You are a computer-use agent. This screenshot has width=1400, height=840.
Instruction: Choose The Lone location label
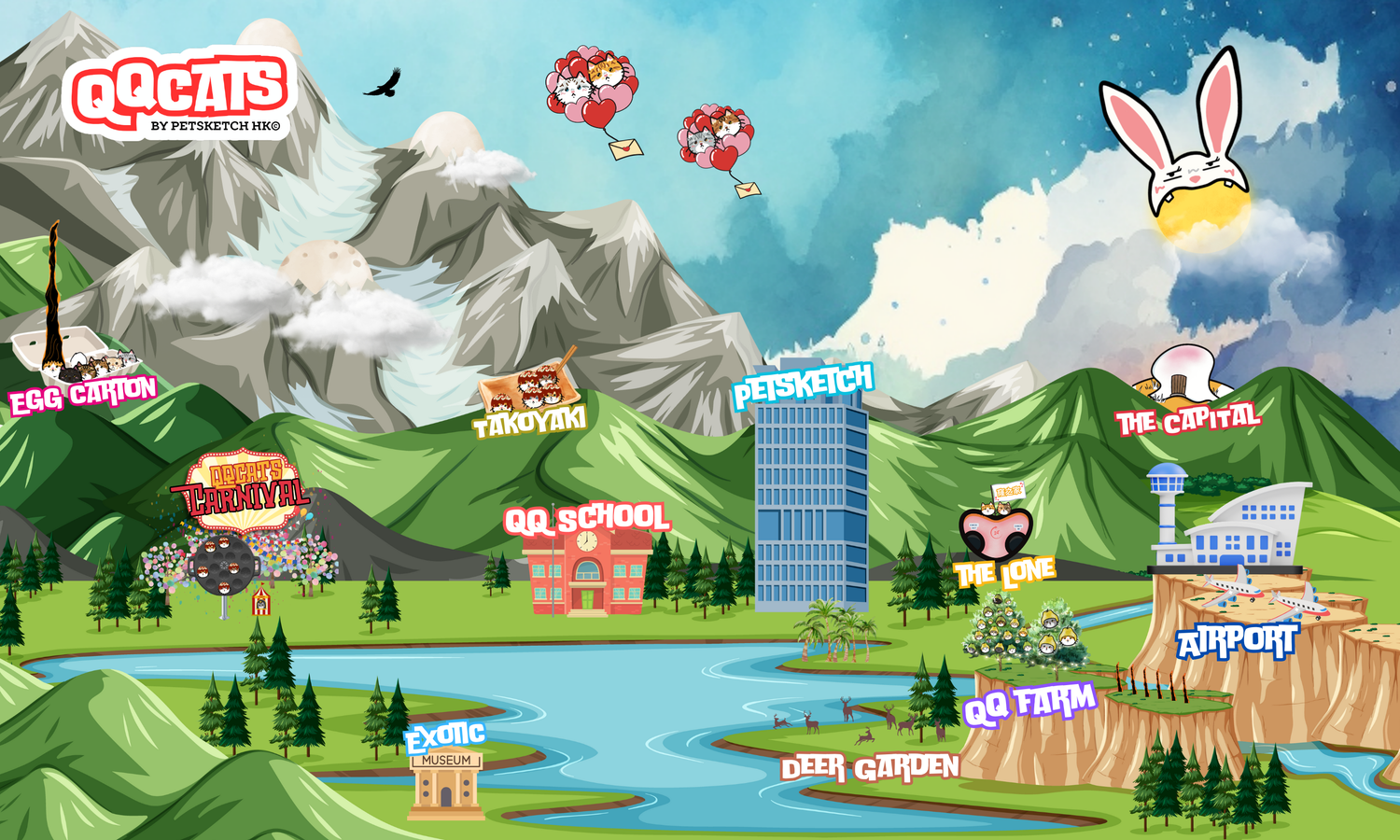1004,573
